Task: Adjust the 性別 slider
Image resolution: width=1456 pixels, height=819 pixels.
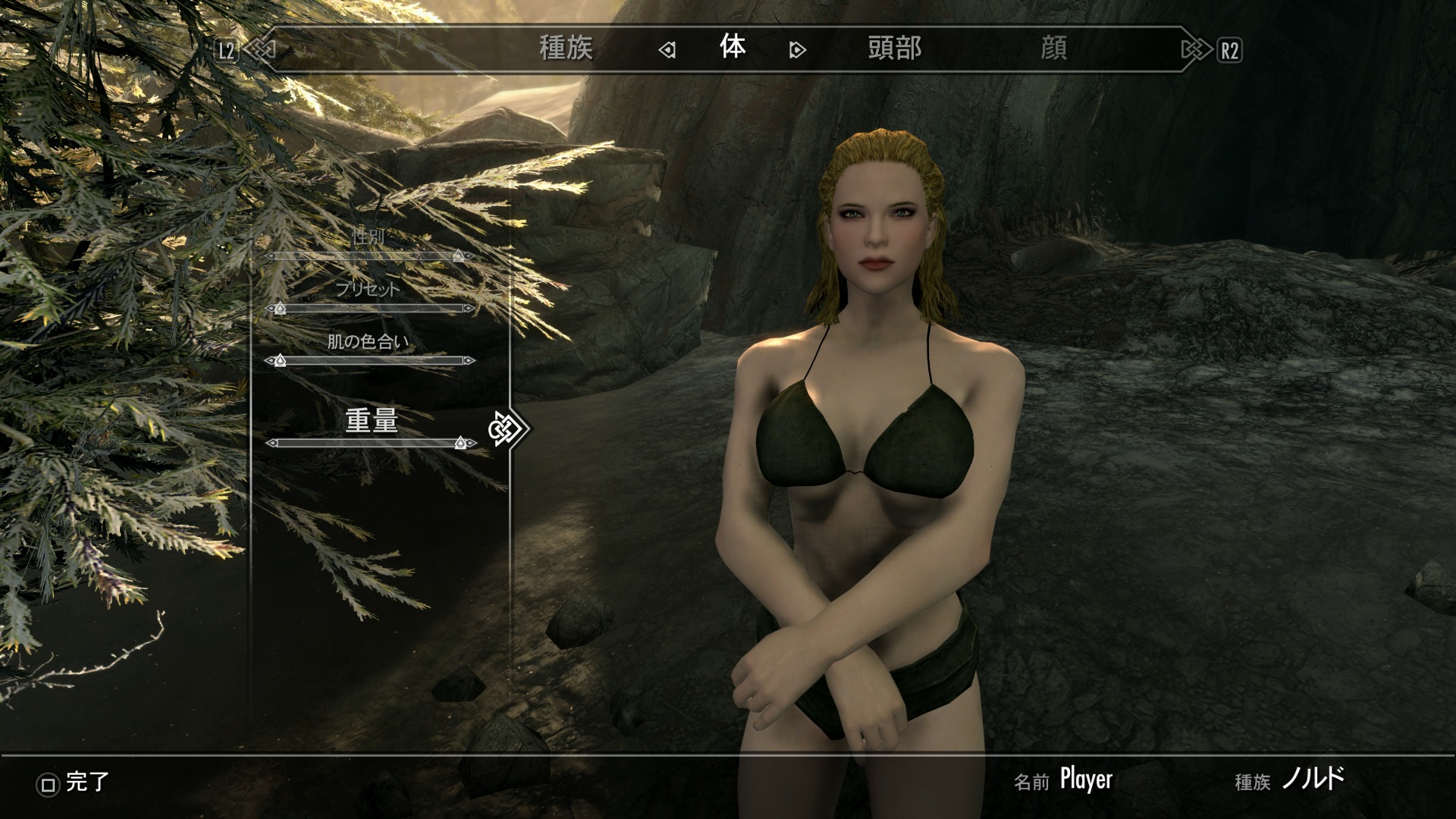Action: 370,256
